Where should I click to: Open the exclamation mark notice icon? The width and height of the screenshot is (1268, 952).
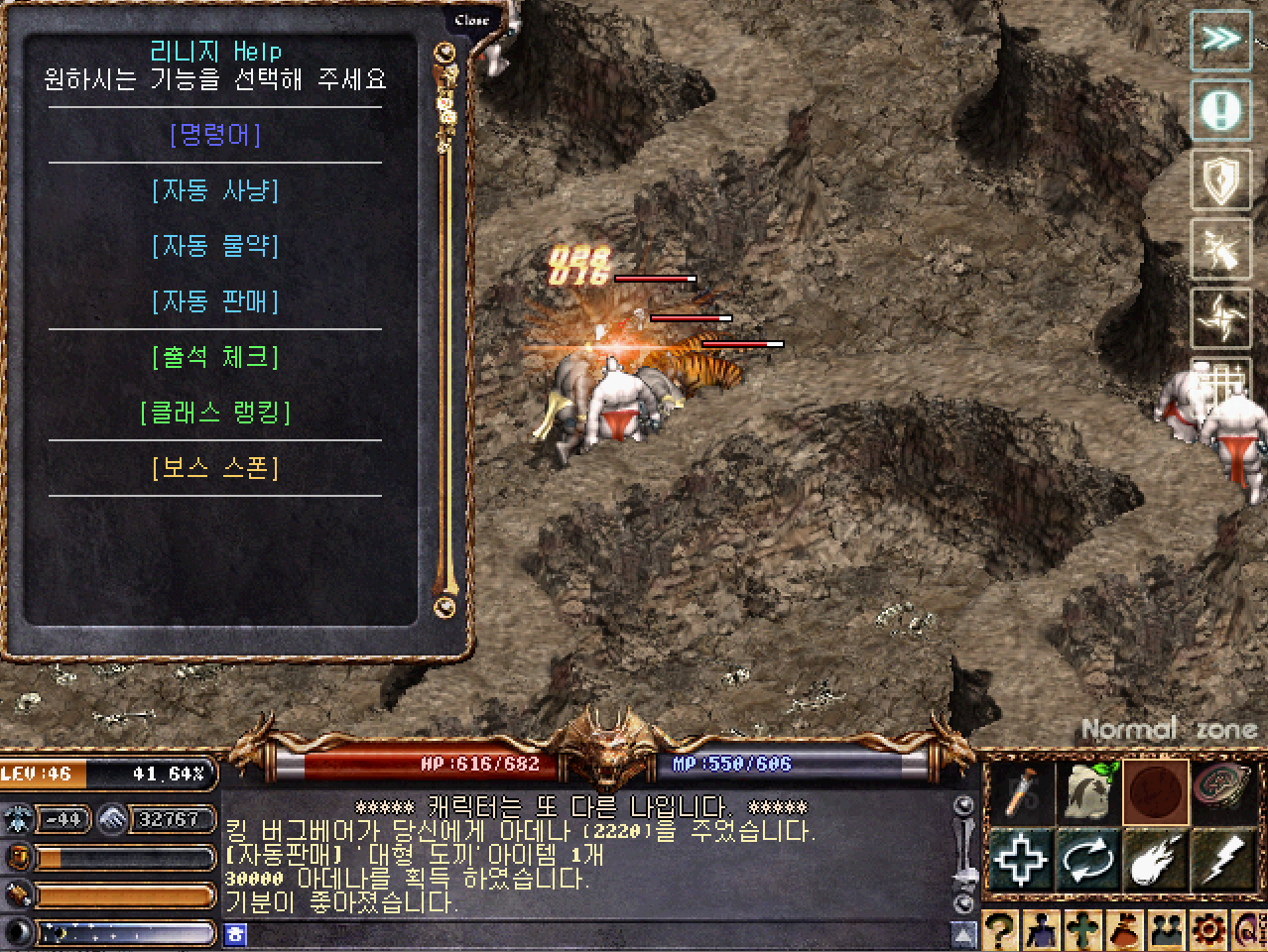tap(1220, 109)
